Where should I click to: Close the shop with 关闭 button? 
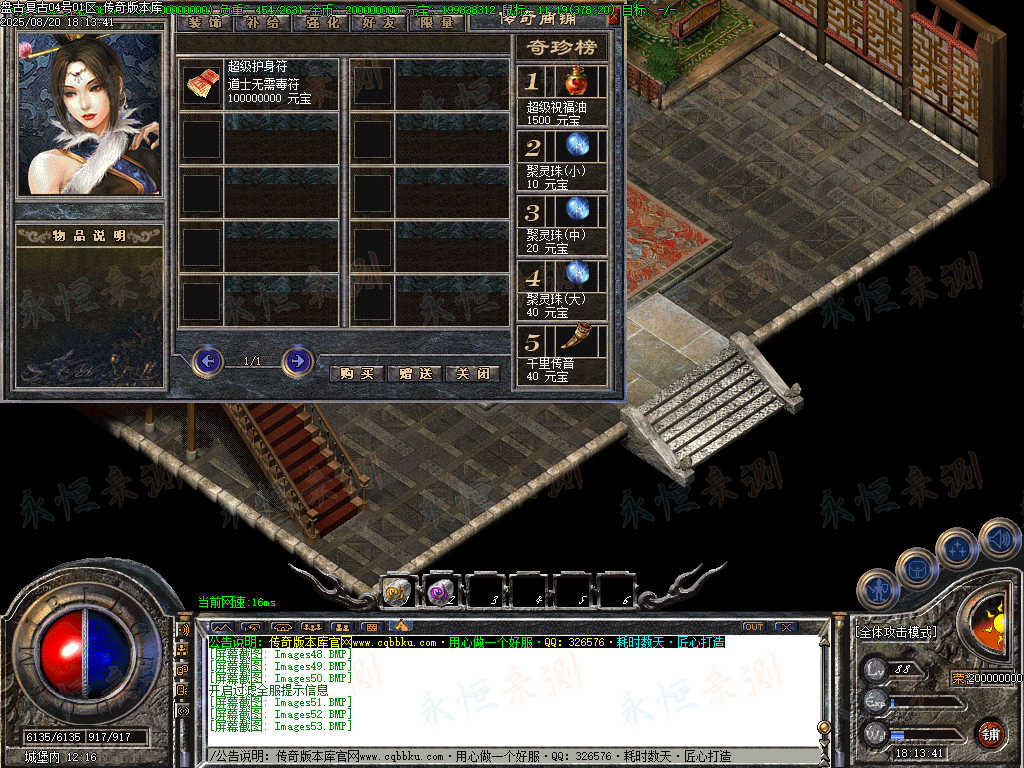(472, 373)
